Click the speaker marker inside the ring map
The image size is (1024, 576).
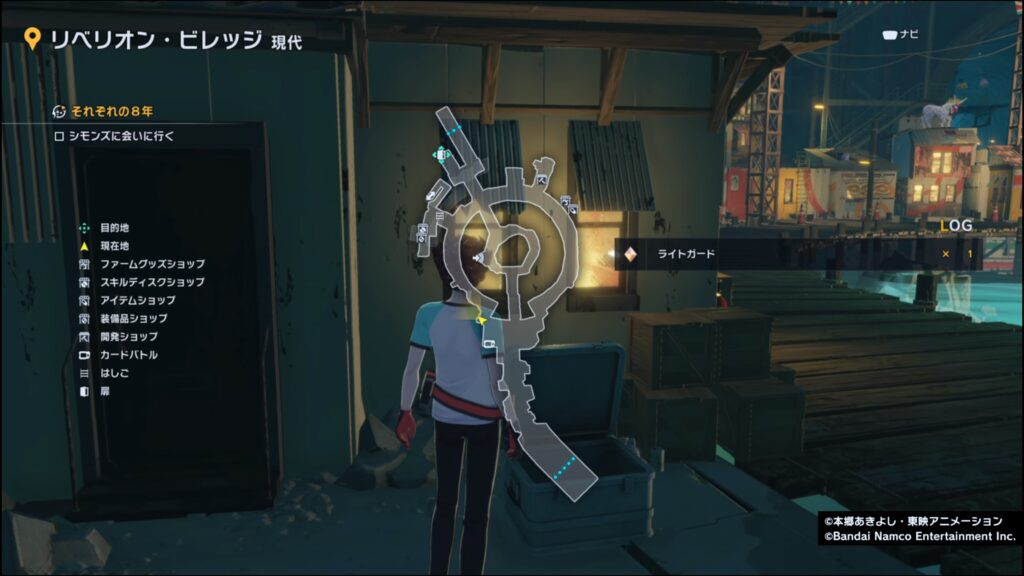tap(478, 258)
